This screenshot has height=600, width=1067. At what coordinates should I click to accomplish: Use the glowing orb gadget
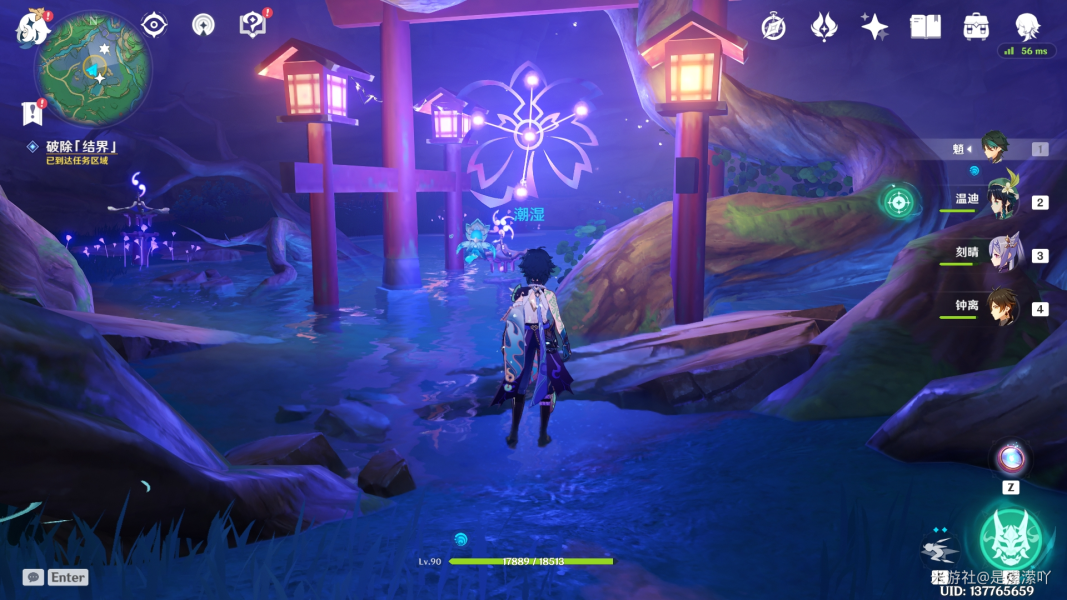tap(1011, 459)
